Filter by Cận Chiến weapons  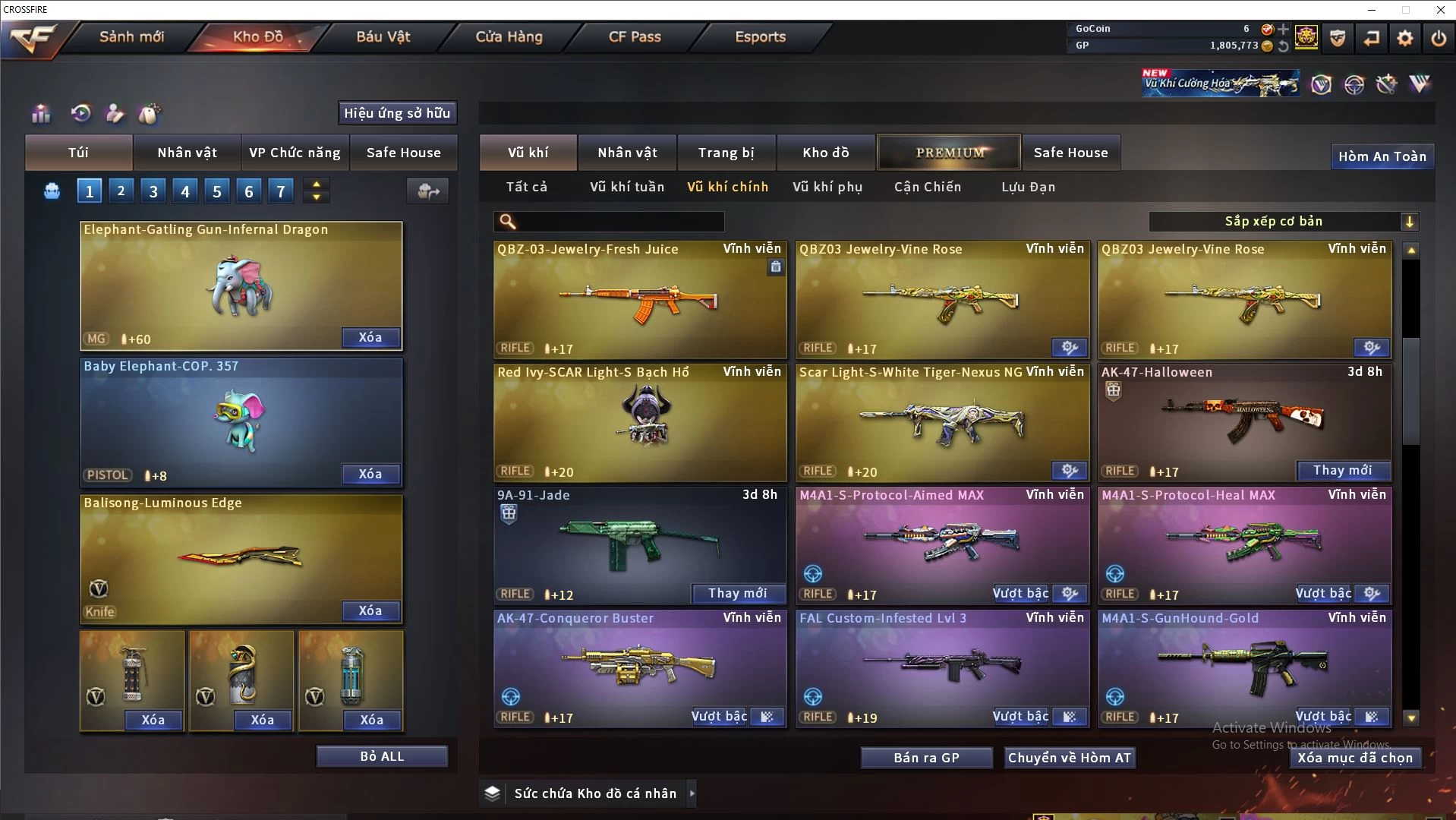point(927,187)
